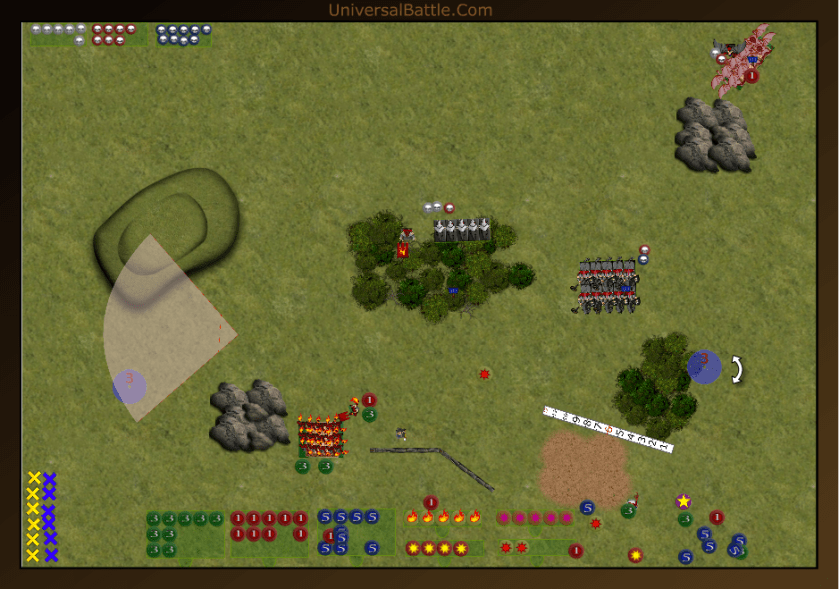Screen dimensions: 839x589
Task: Click the tray of magenta tokens
Action: tap(535, 518)
